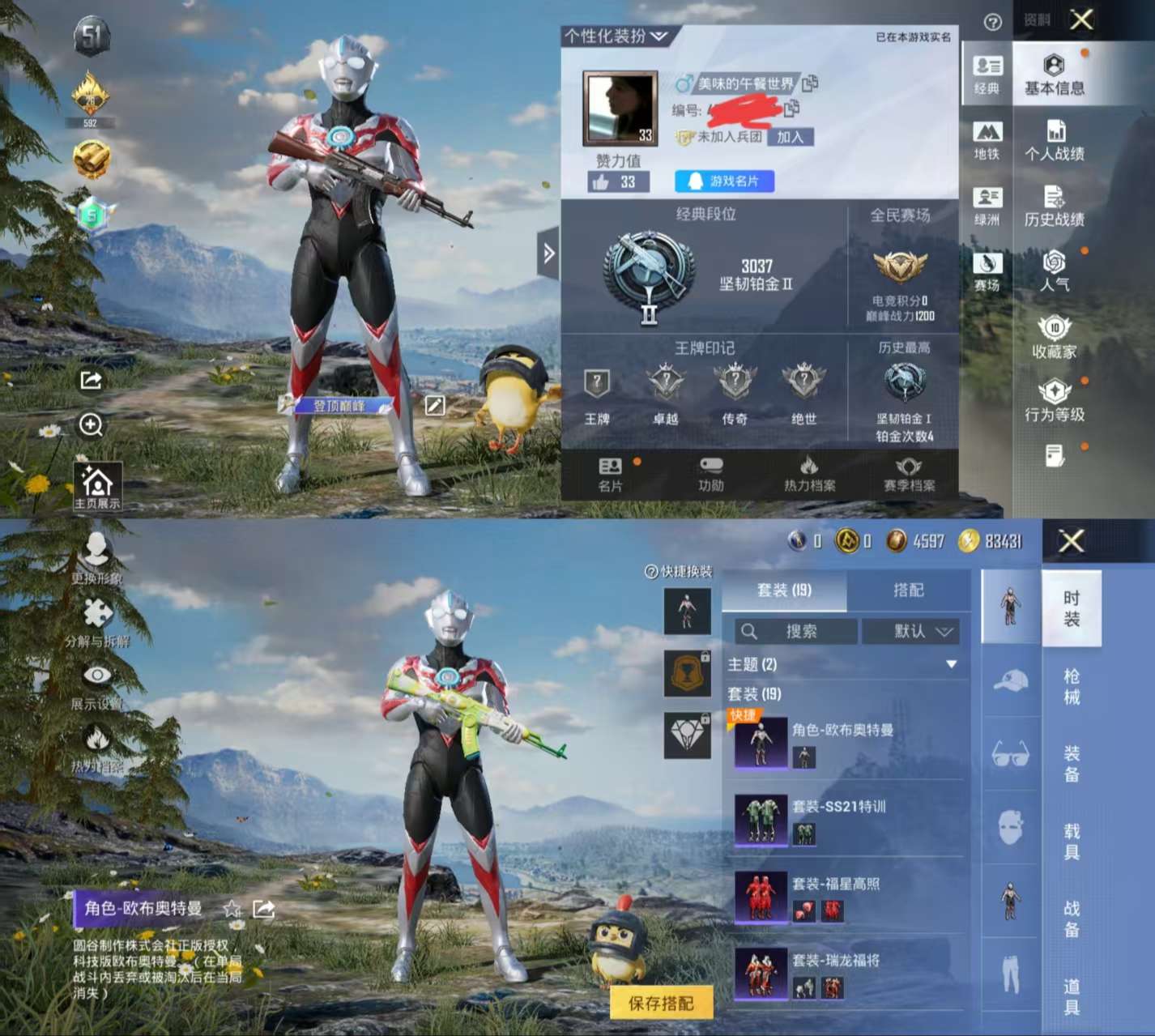Screen dimensions: 1155x1036
Task: Click the 主页展示 home display icon
Action: coord(99,484)
